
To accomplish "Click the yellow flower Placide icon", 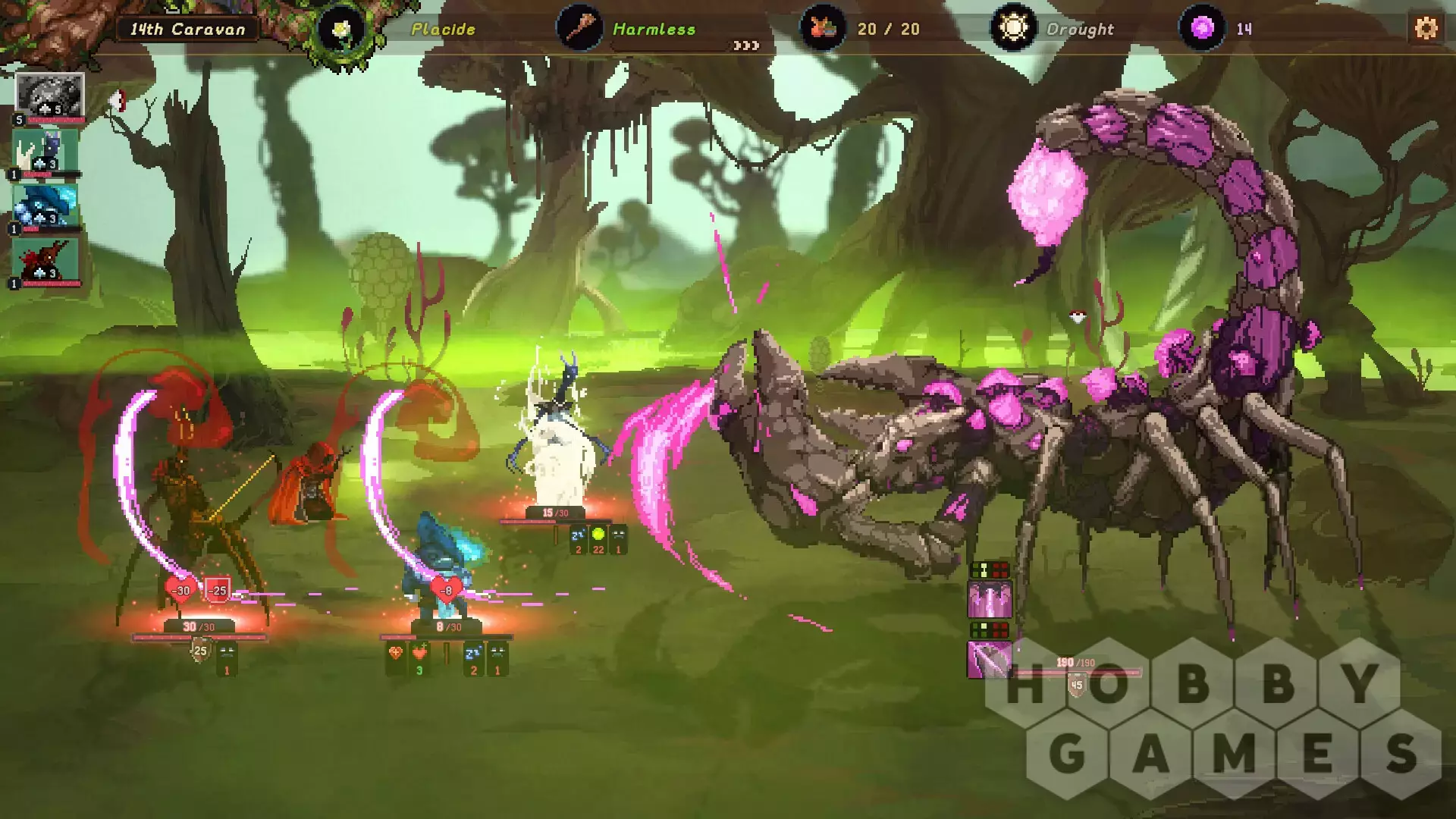I will click(342, 30).
